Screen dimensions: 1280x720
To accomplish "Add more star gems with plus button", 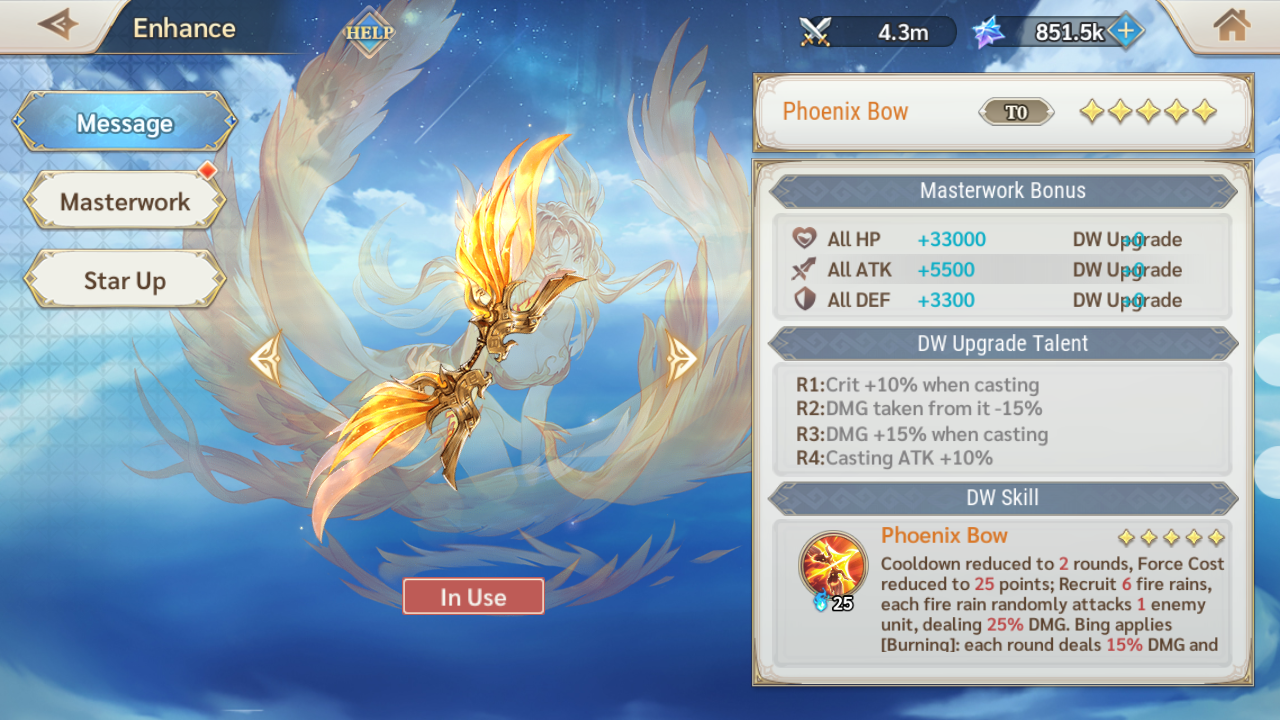I will 1126,31.
